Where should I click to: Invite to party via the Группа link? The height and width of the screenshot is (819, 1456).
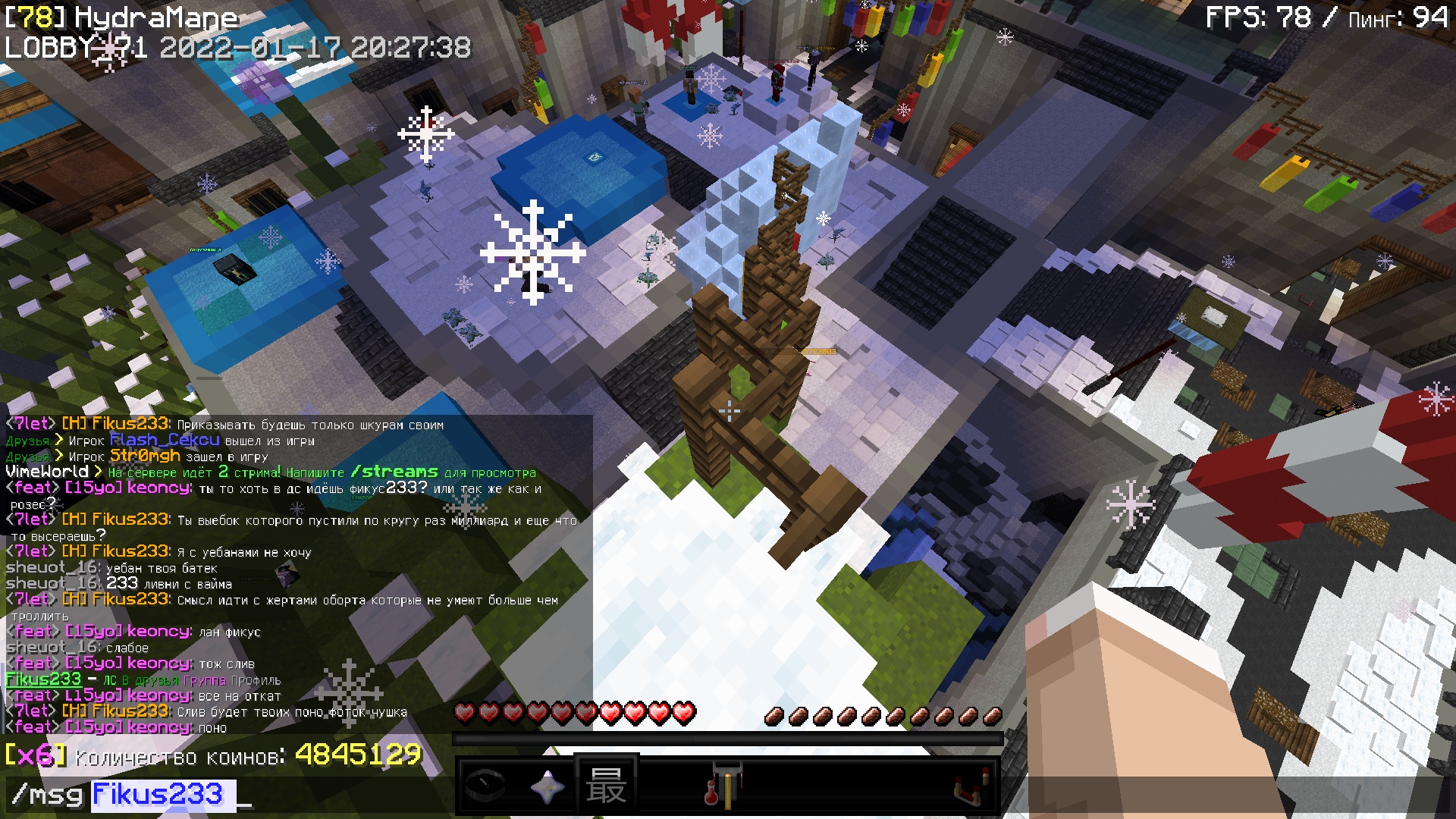tap(204, 681)
